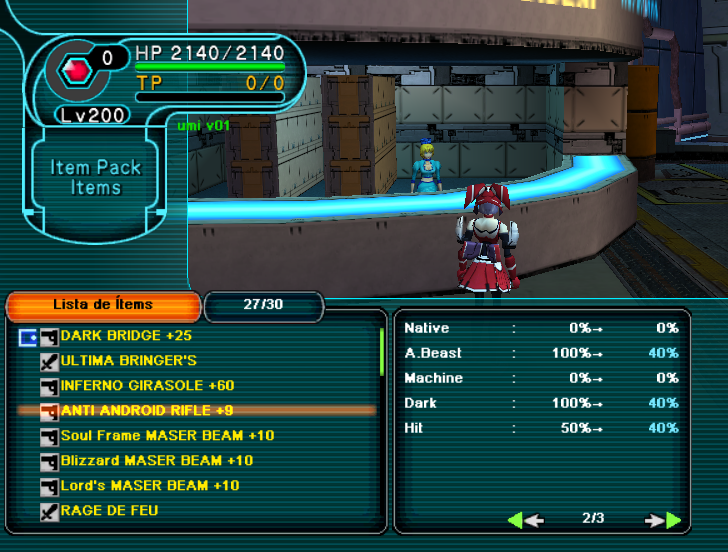This screenshot has height=552, width=728.
Task: Select DARK BRIDGE +25 from the item list
Action: (x=125, y=336)
